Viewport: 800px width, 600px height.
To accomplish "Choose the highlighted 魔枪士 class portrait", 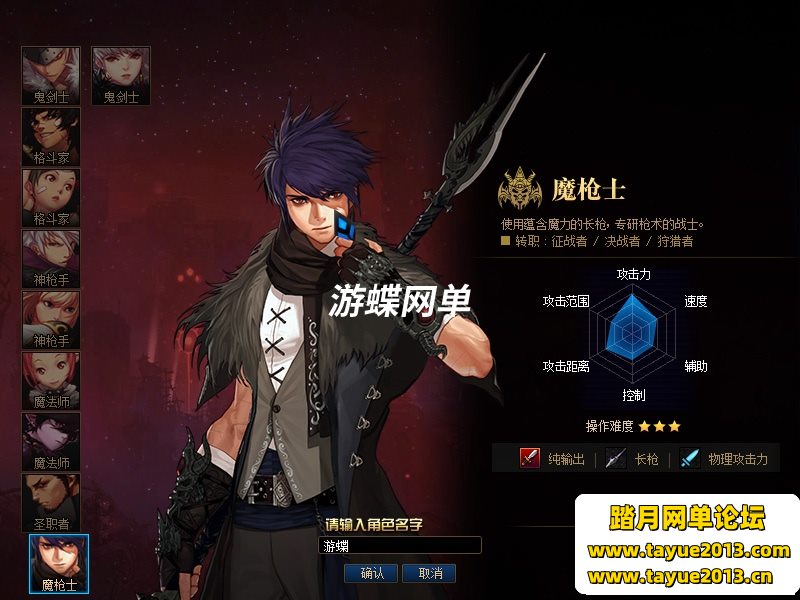I will click(x=59, y=561).
